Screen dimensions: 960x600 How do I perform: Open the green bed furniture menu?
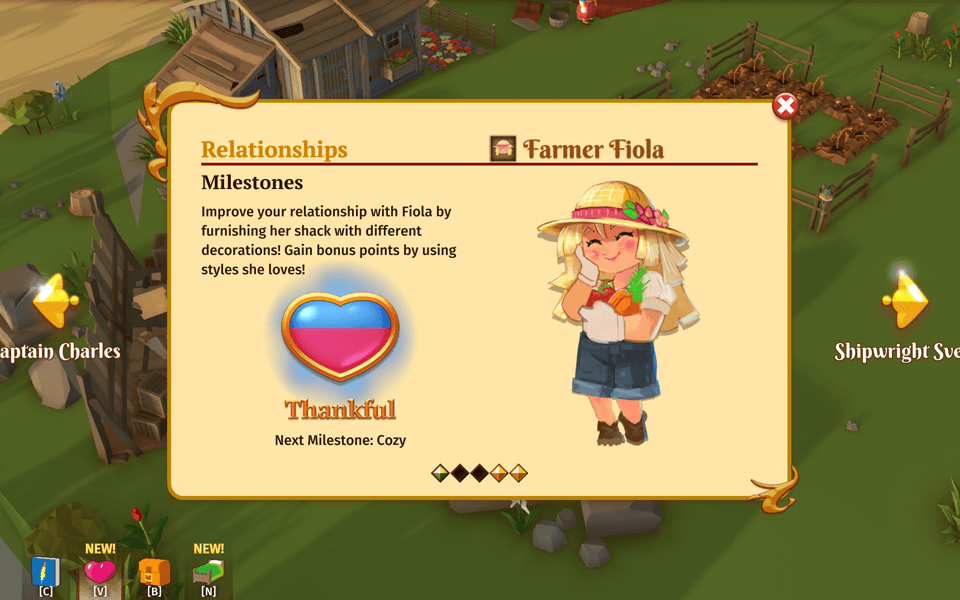[208, 572]
